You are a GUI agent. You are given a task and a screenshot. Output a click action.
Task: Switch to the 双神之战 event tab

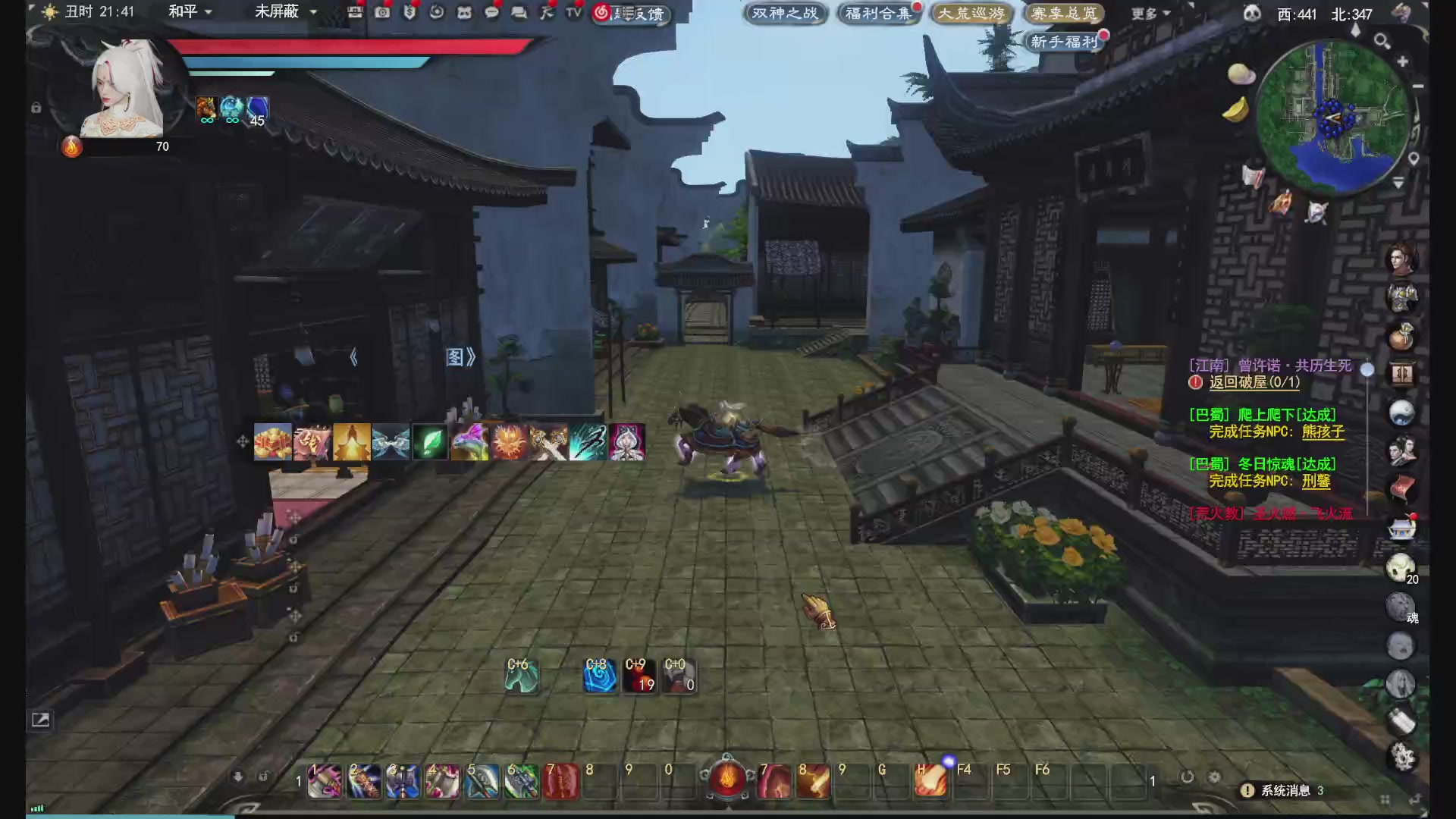point(785,13)
